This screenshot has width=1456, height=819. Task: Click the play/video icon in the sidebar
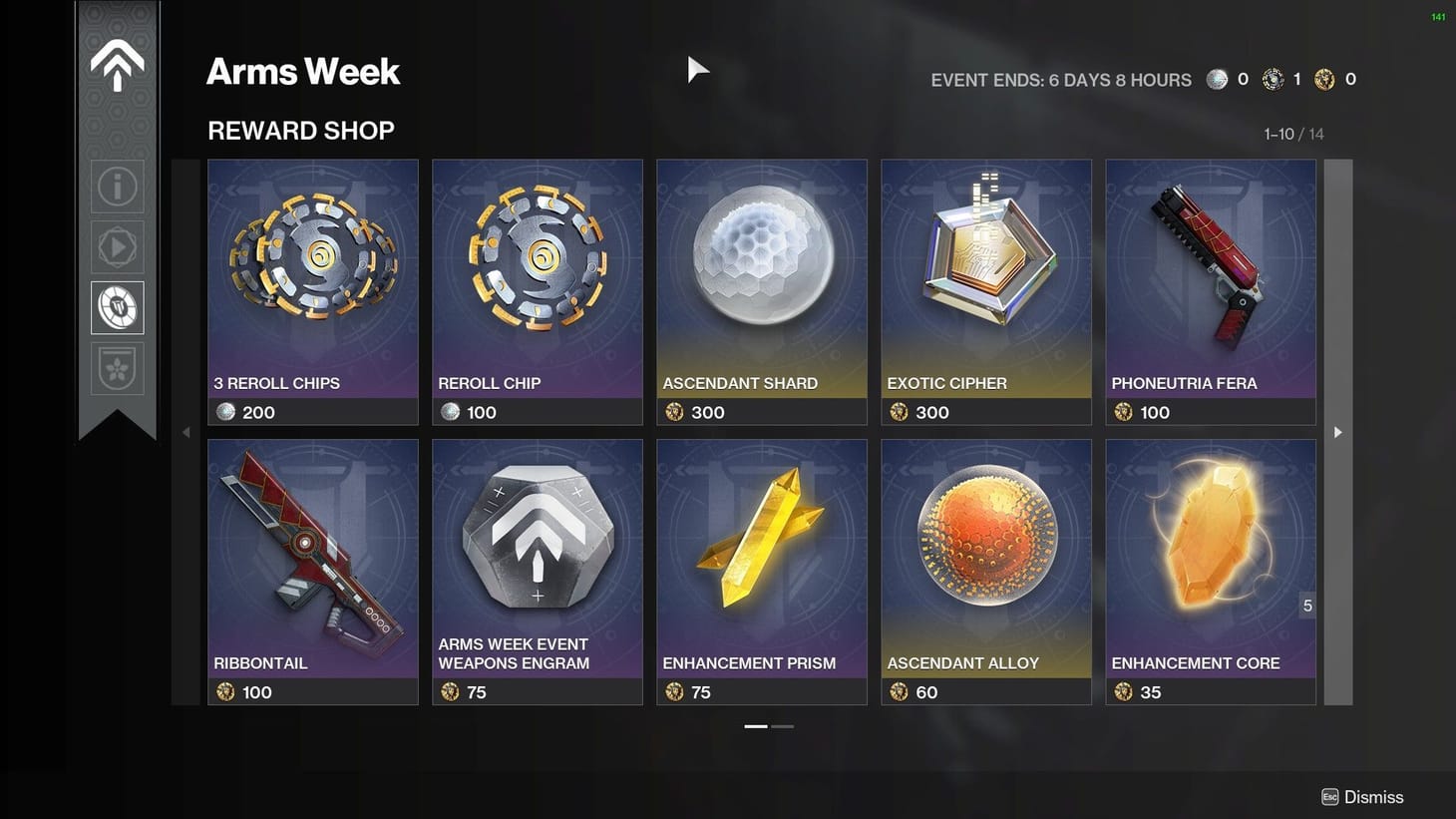point(117,246)
